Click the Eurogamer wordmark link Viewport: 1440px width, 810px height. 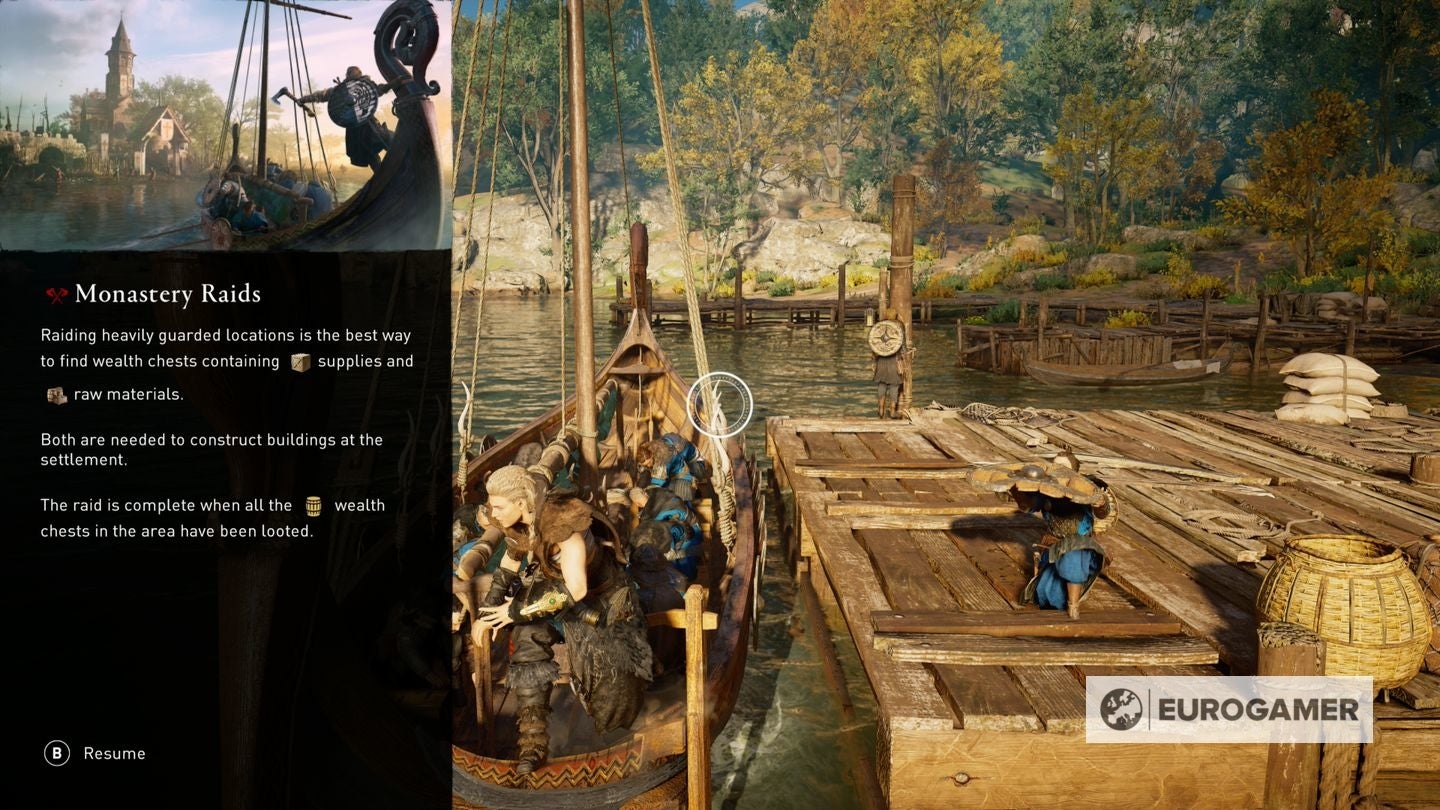click(x=1255, y=707)
